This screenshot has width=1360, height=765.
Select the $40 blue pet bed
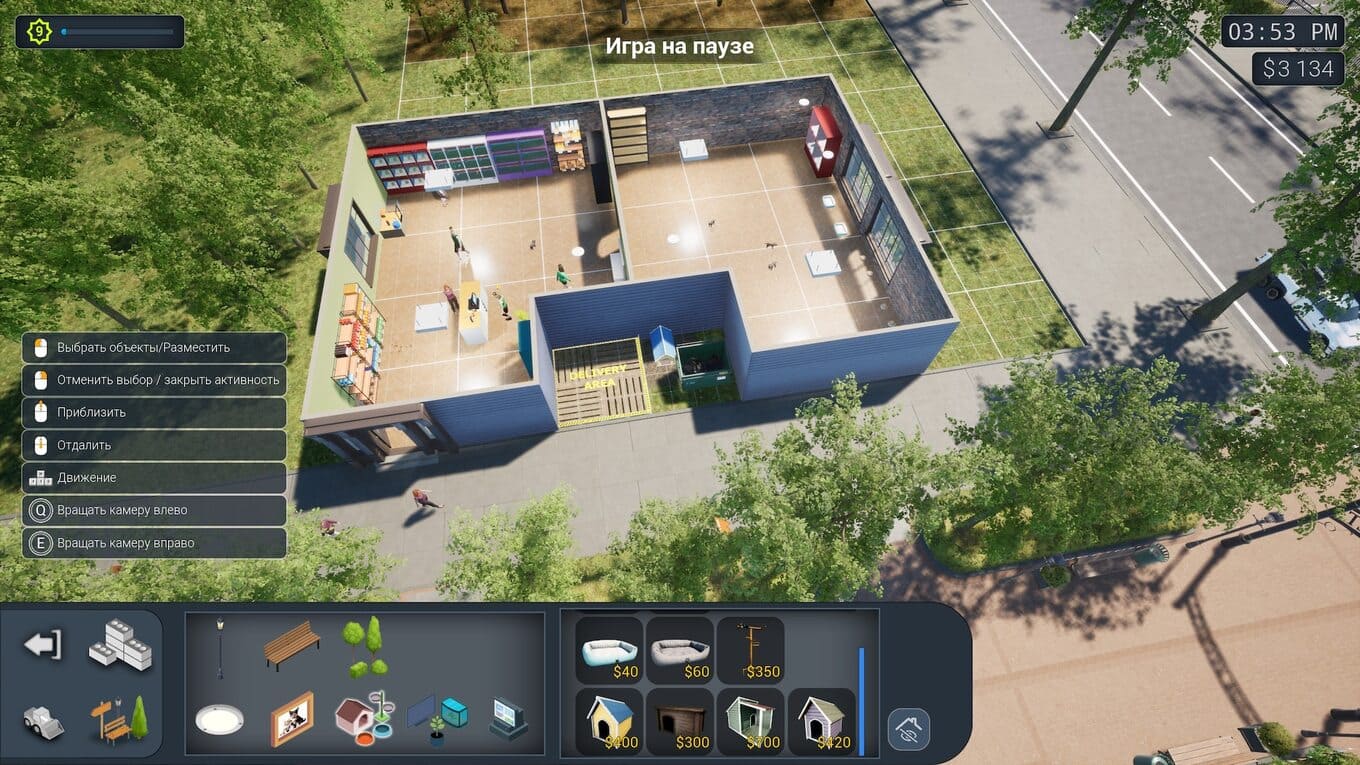click(x=610, y=650)
